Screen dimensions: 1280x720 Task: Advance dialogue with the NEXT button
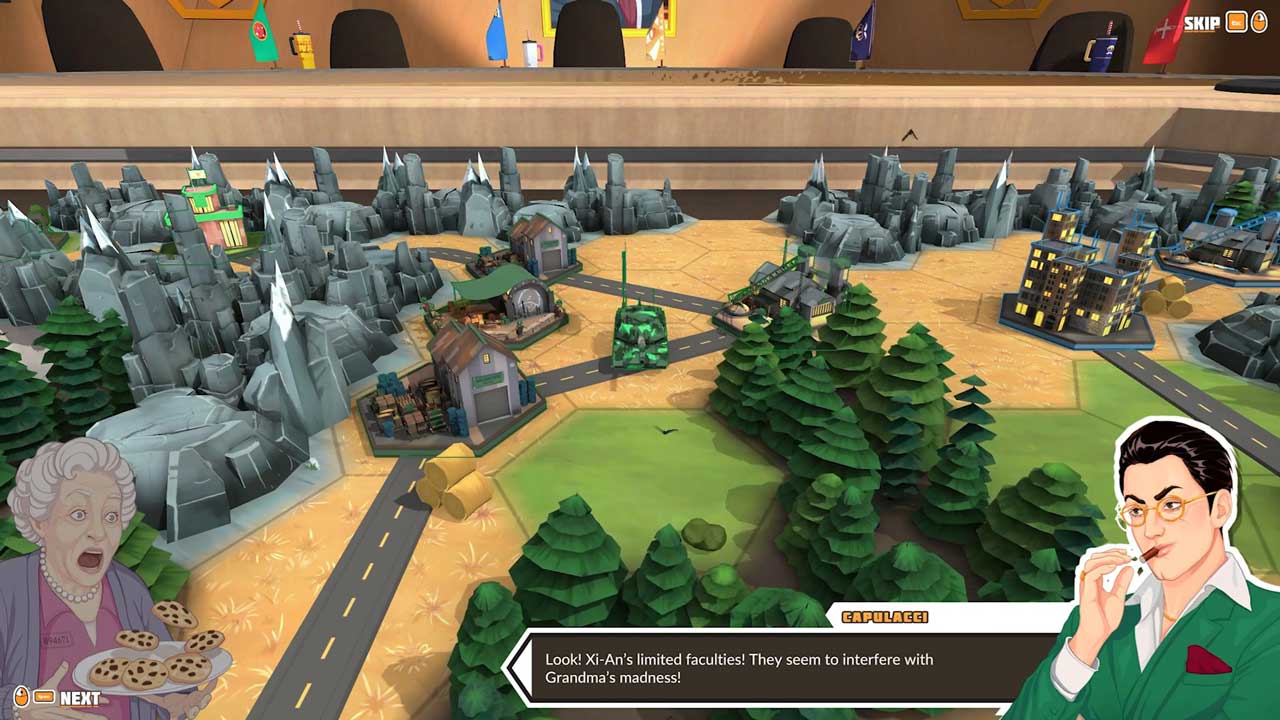79,698
